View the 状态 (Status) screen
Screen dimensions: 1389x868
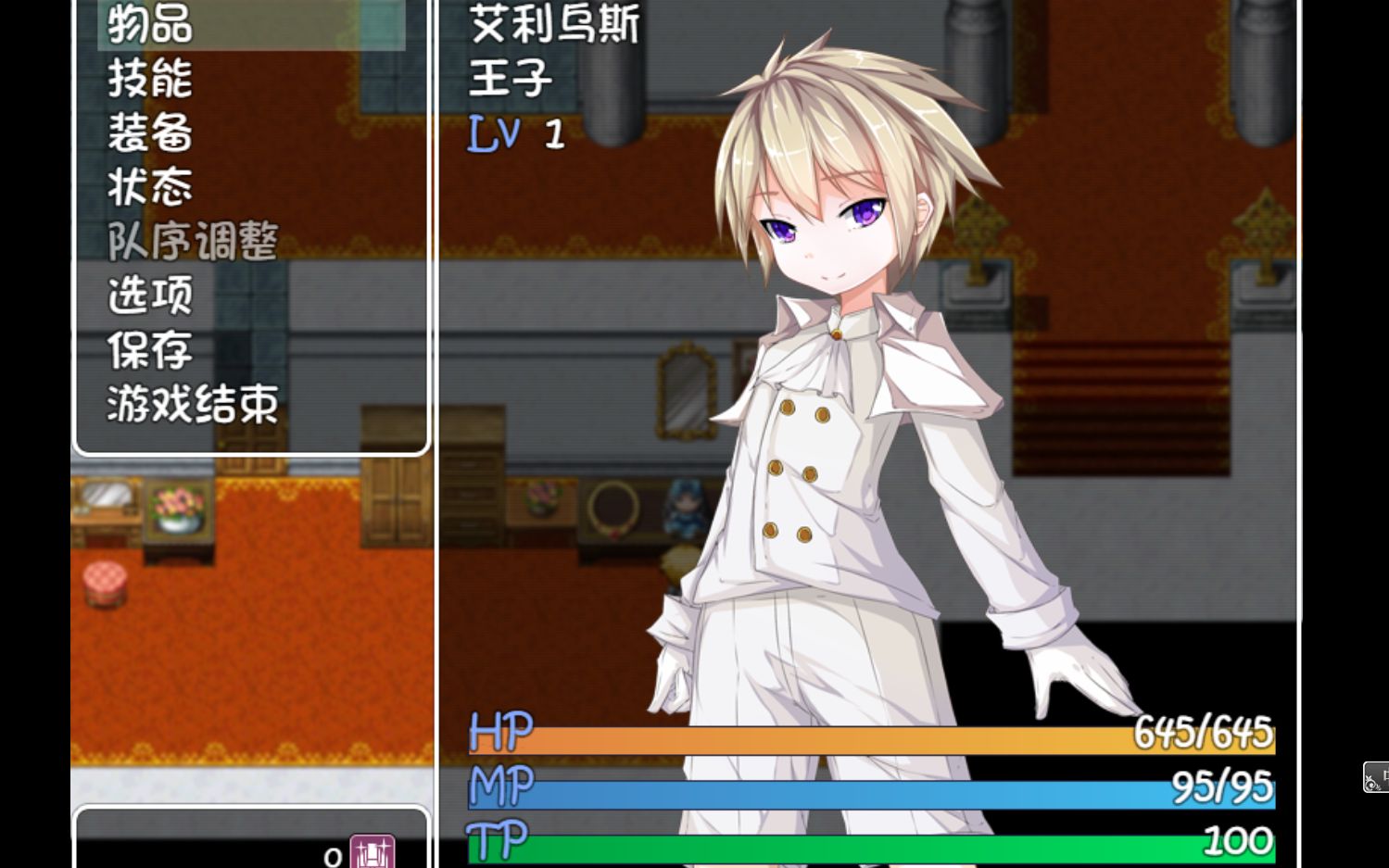[x=148, y=185]
